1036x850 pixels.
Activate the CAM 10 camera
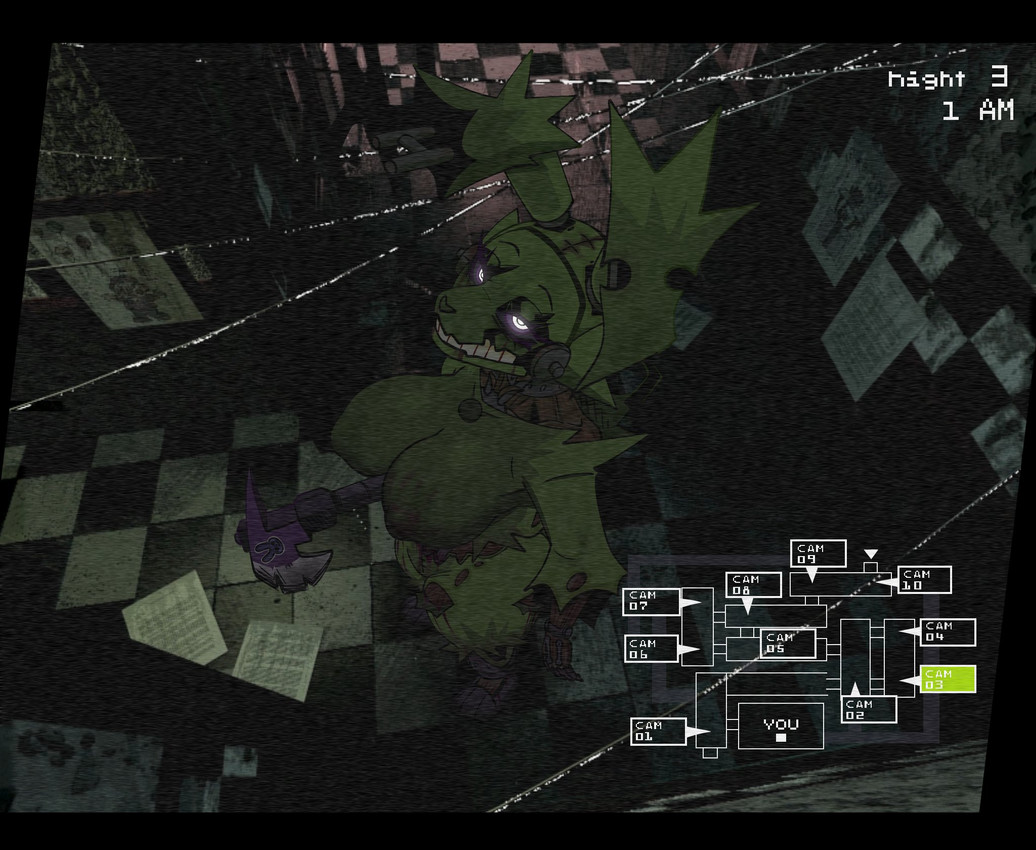(x=923, y=579)
